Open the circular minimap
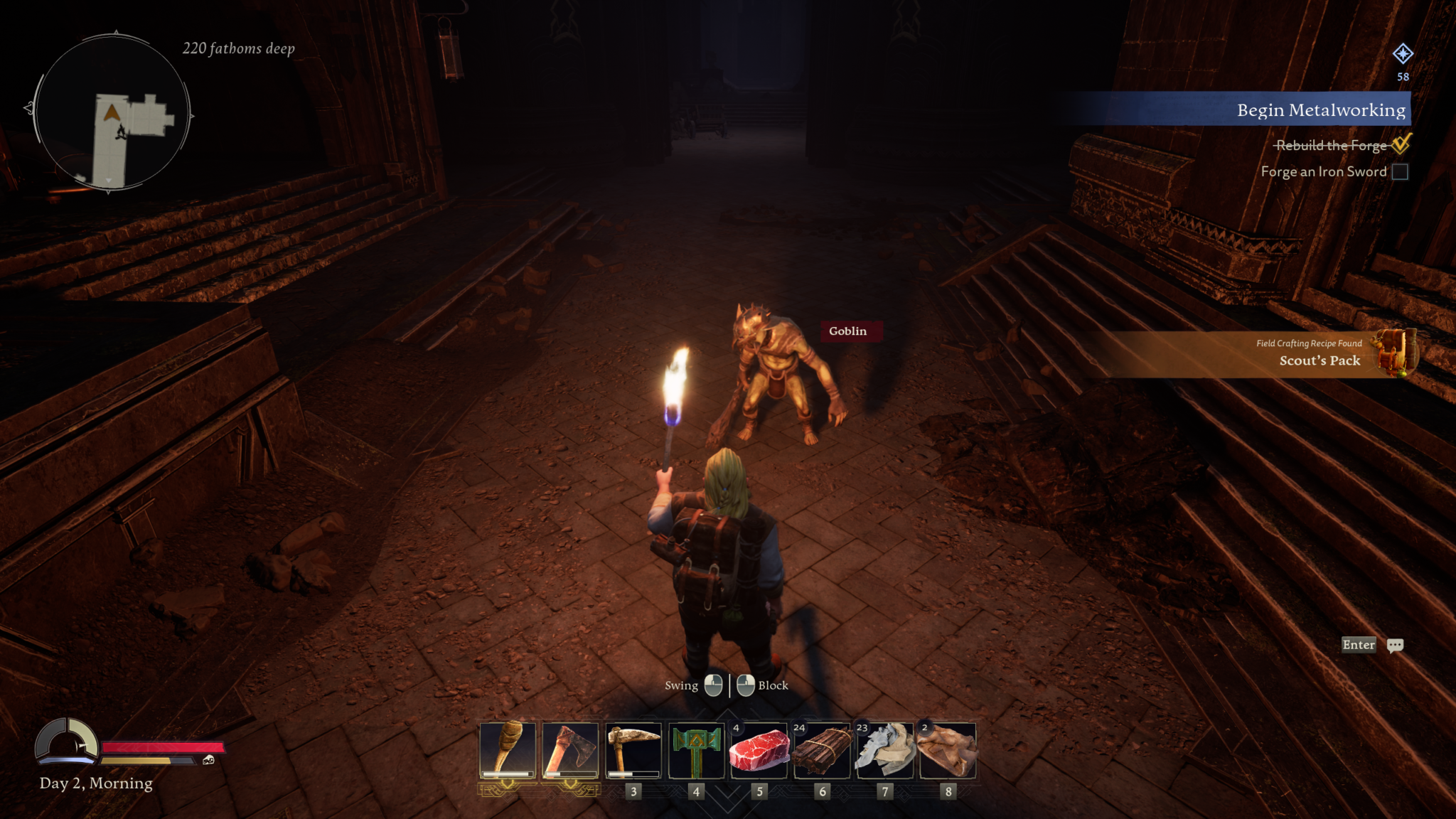The height and width of the screenshot is (819, 1456). (x=112, y=114)
